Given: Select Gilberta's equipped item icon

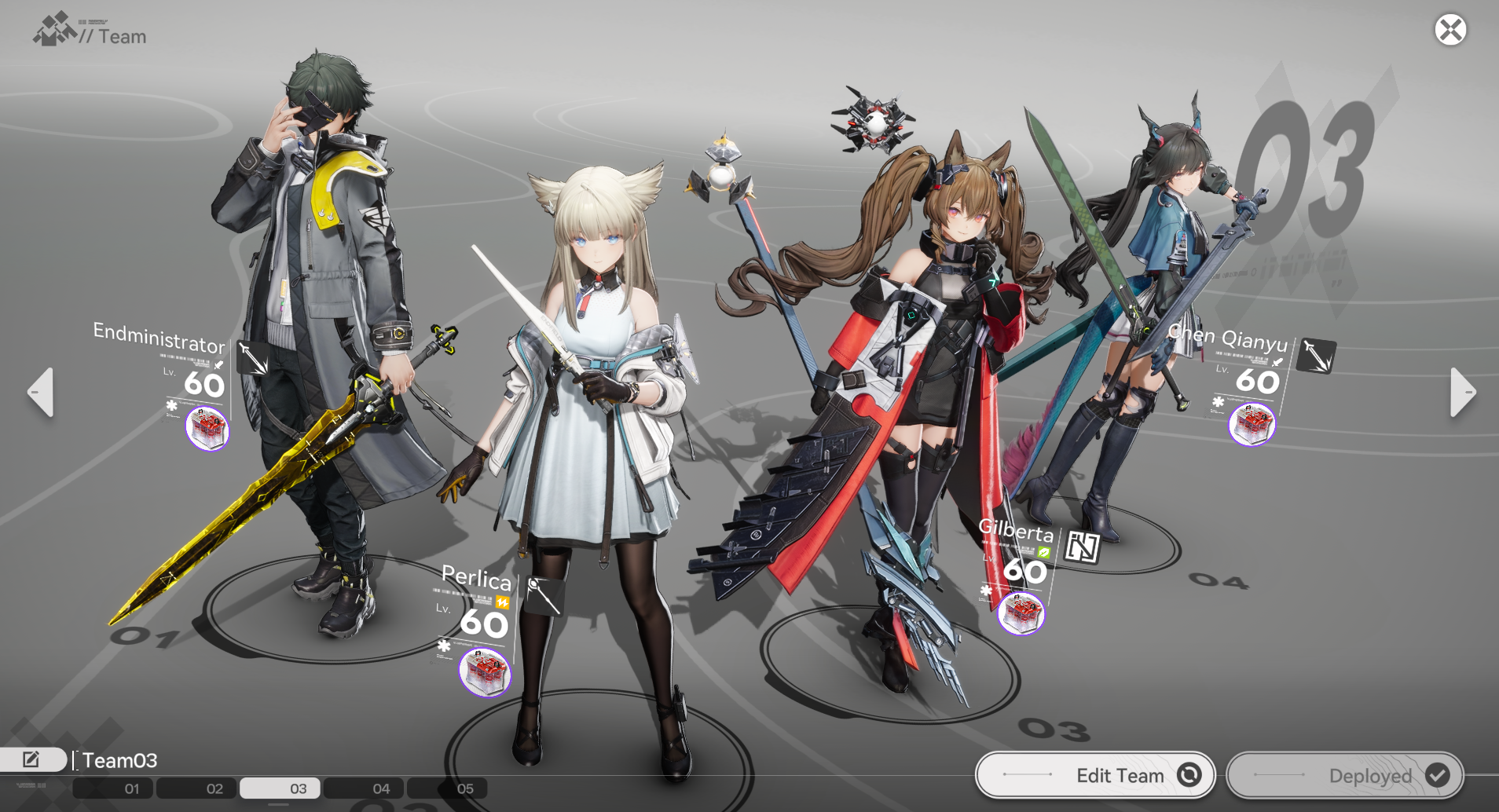Looking at the screenshot, I should [x=1021, y=613].
